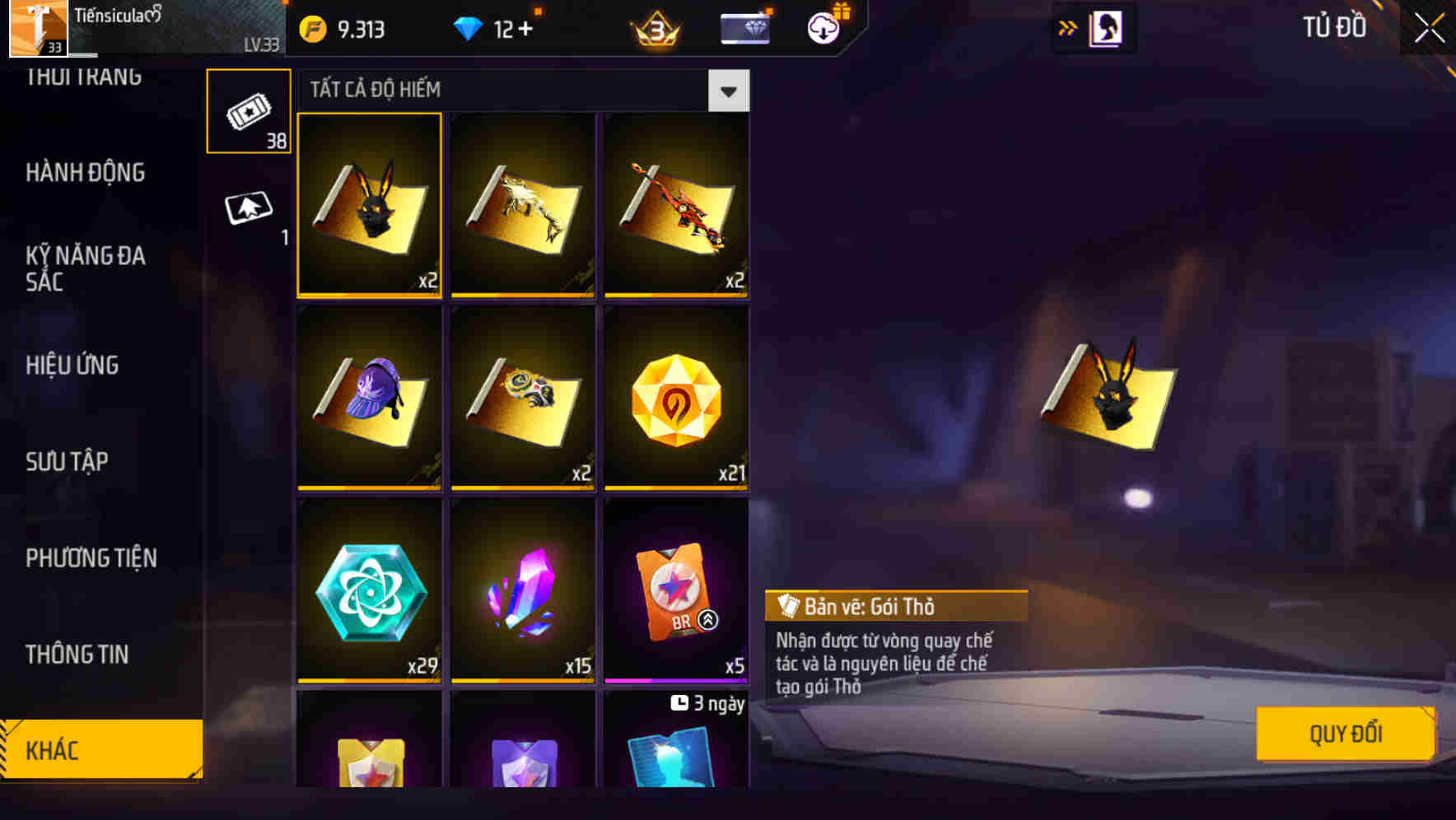The image size is (1456, 820).
Task: Open the gift download icon
Action: tap(822, 27)
